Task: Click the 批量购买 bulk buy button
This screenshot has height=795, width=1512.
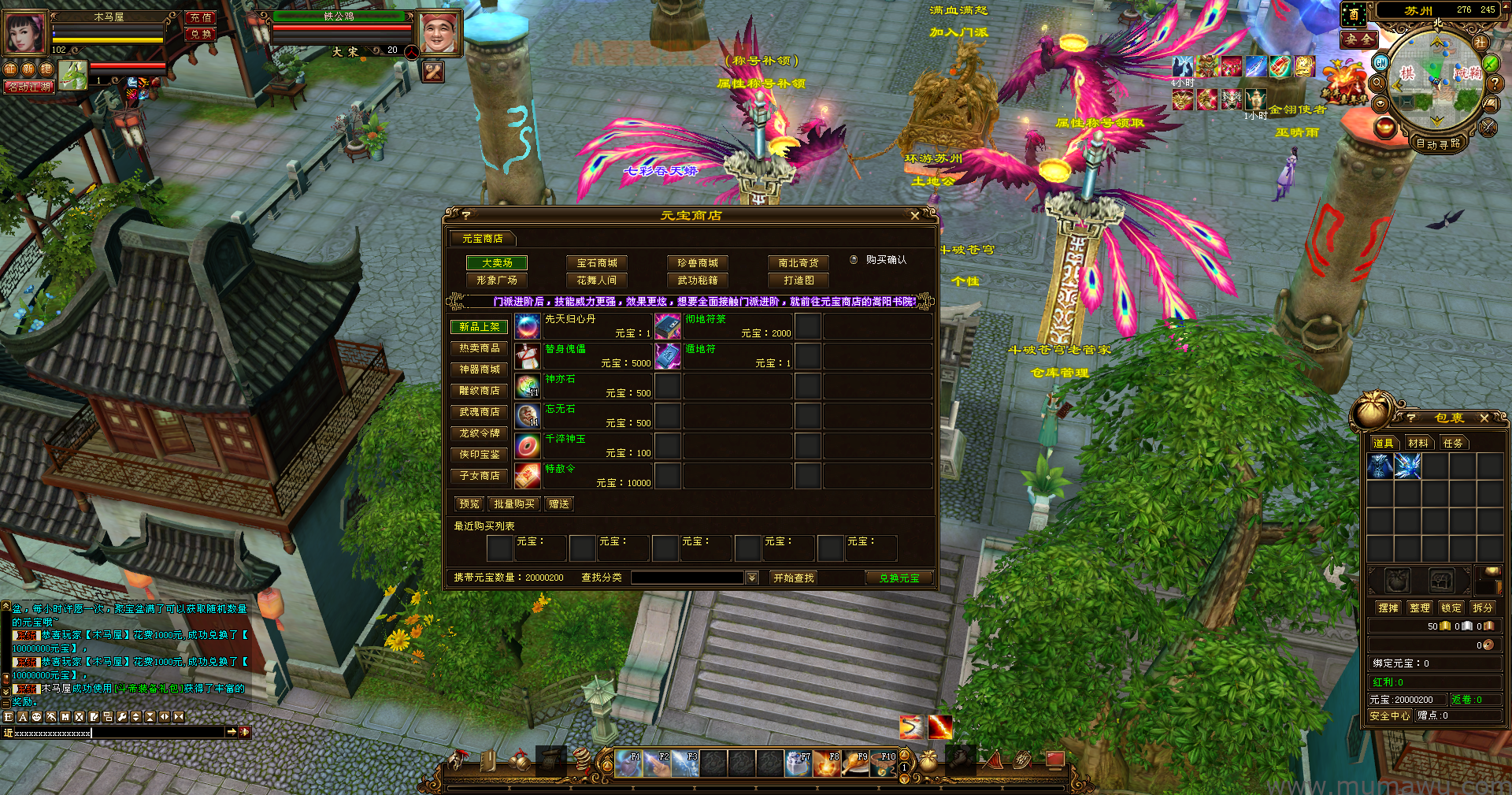Action: pyautogui.click(x=513, y=504)
